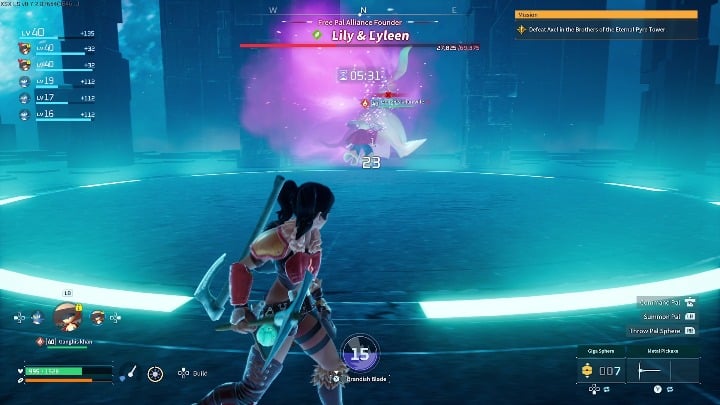Click the compass bar at top
Image resolution: width=720 pixels, height=405 pixels.
pos(358,11)
